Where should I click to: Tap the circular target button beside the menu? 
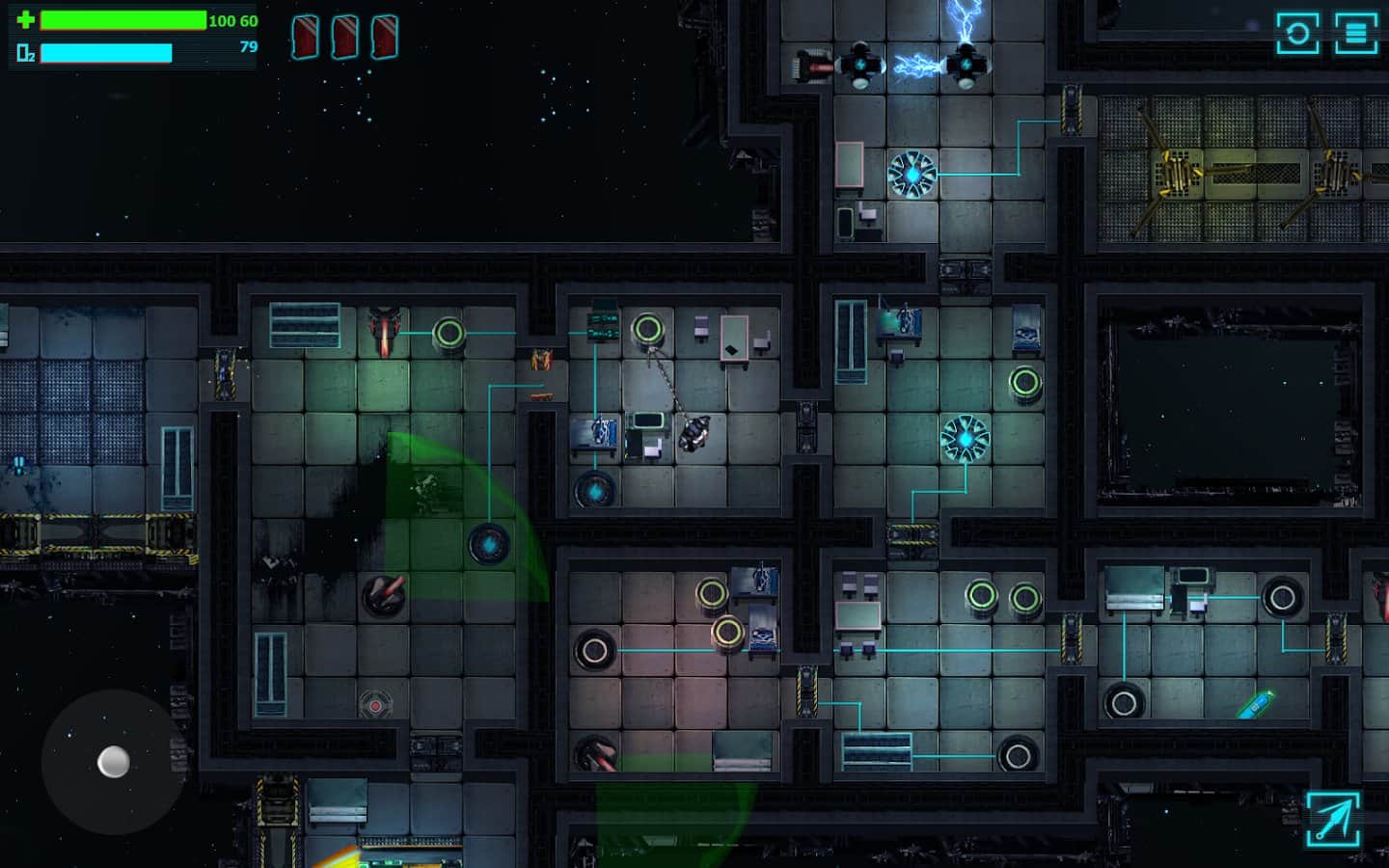pos(1297,34)
